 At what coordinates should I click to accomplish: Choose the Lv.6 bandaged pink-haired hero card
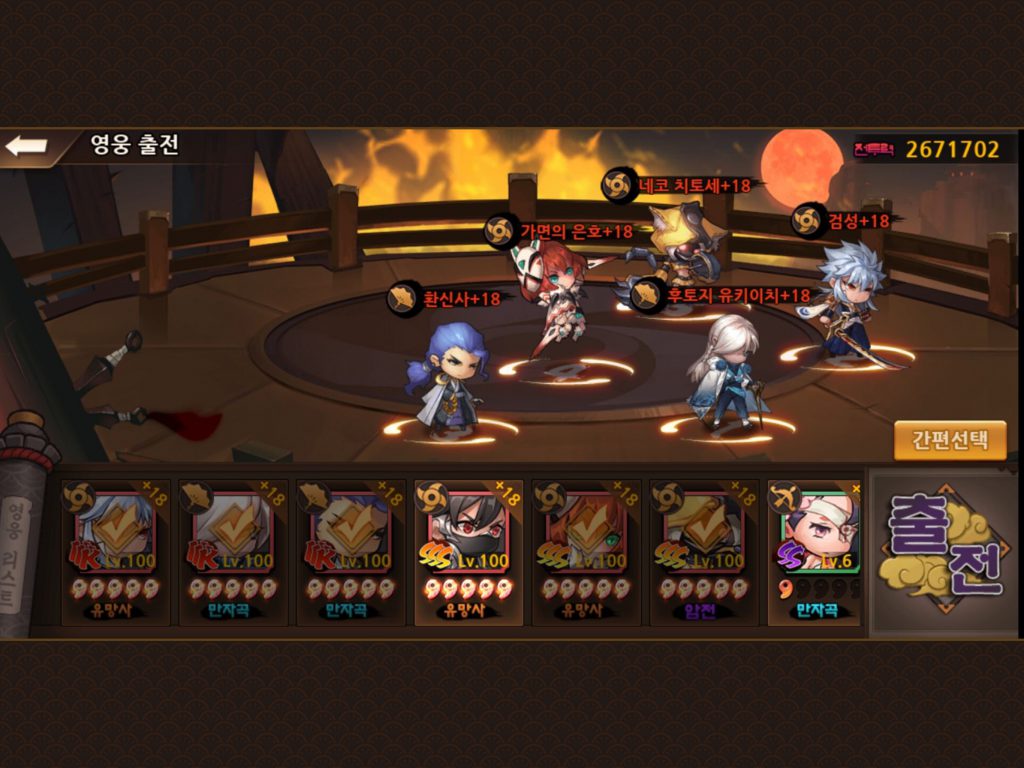tap(816, 552)
